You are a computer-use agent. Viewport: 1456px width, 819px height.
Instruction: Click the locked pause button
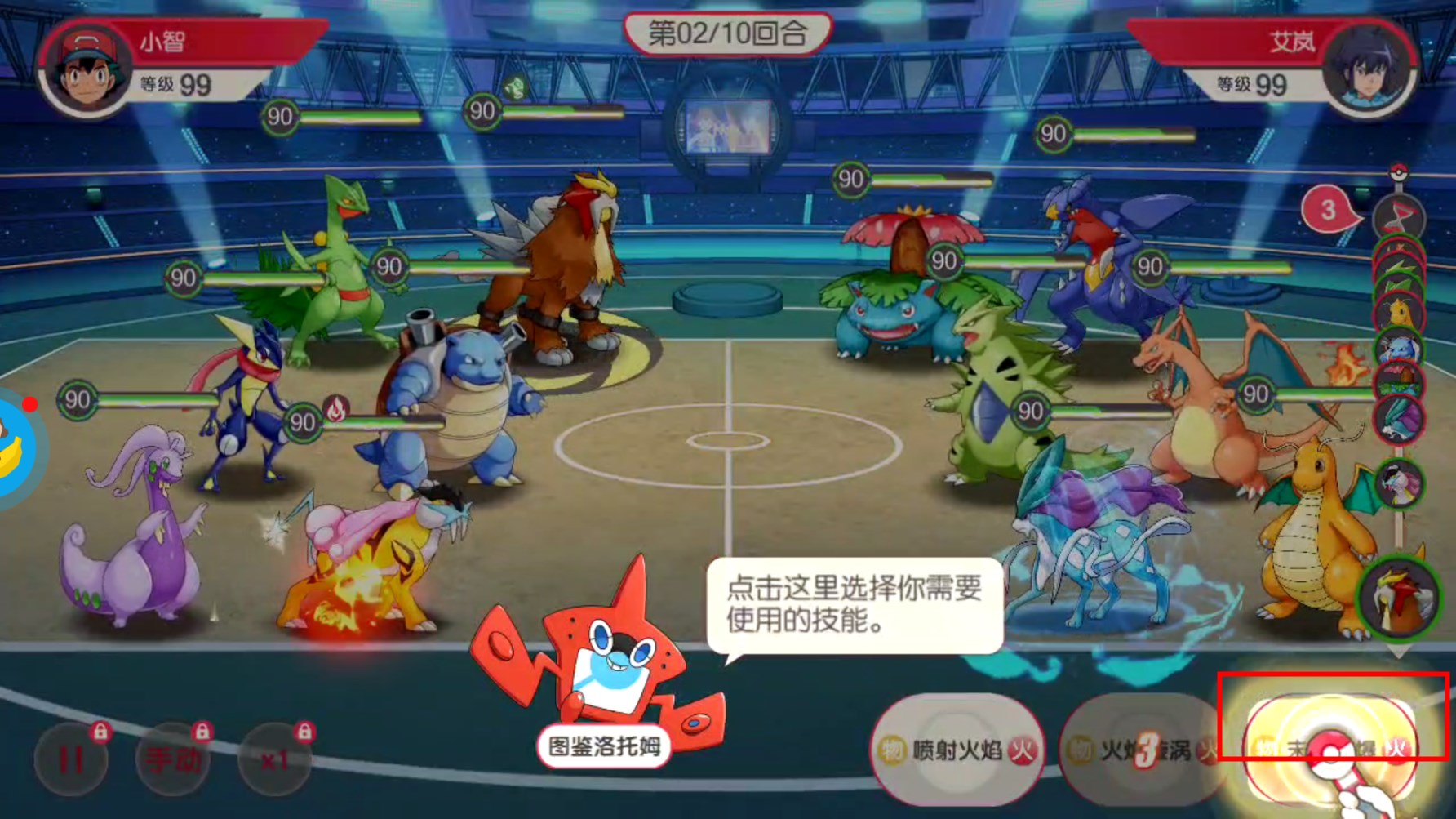click(x=72, y=759)
